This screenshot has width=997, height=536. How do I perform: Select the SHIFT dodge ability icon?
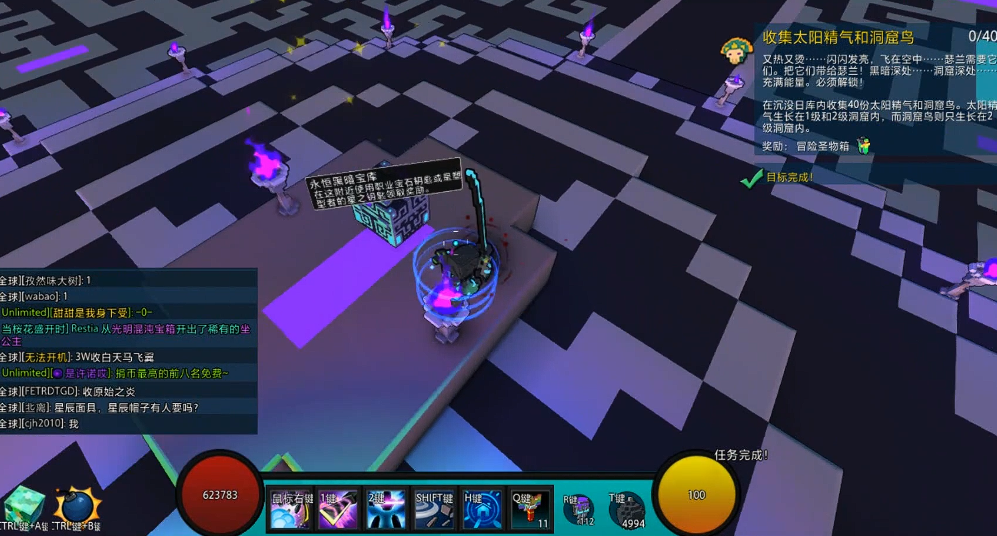pyautogui.click(x=434, y=509)
